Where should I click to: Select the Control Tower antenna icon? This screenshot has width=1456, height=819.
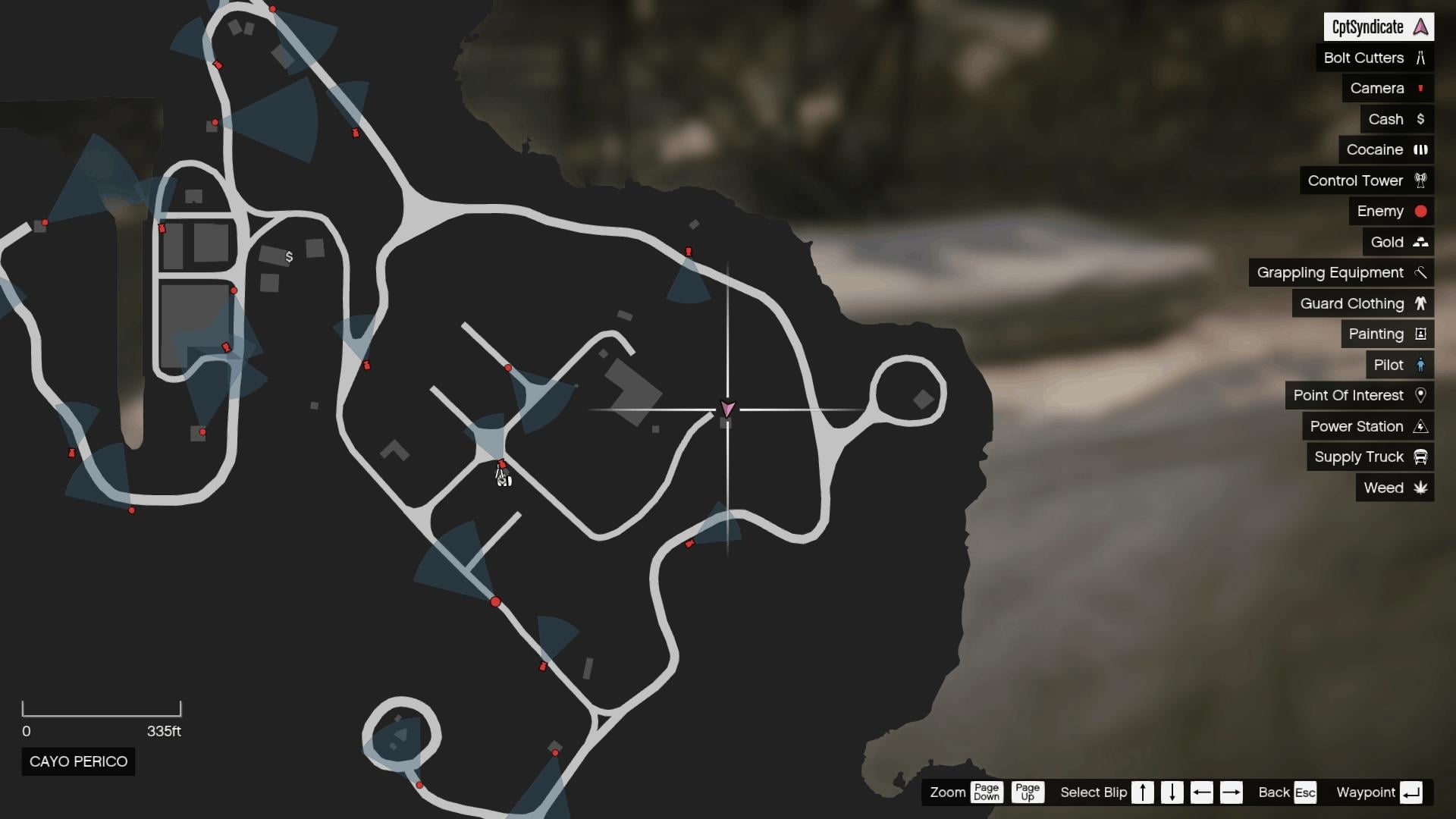coord(1421,180)
